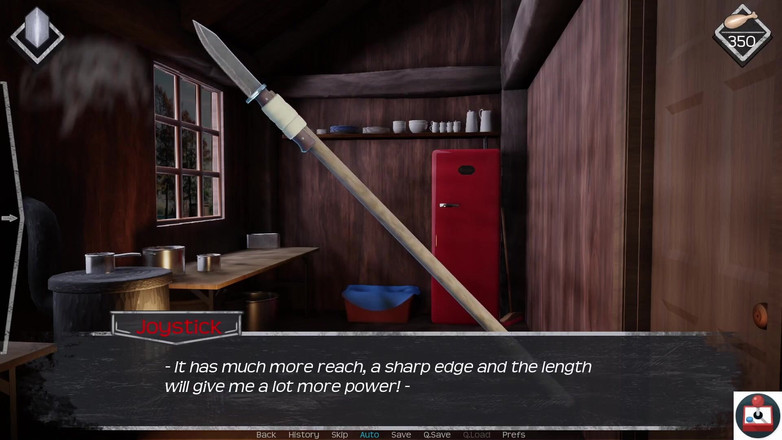Expand the side panel with the arrow
The height and width of the screenshot is (440, 782).
click(10, 217)
